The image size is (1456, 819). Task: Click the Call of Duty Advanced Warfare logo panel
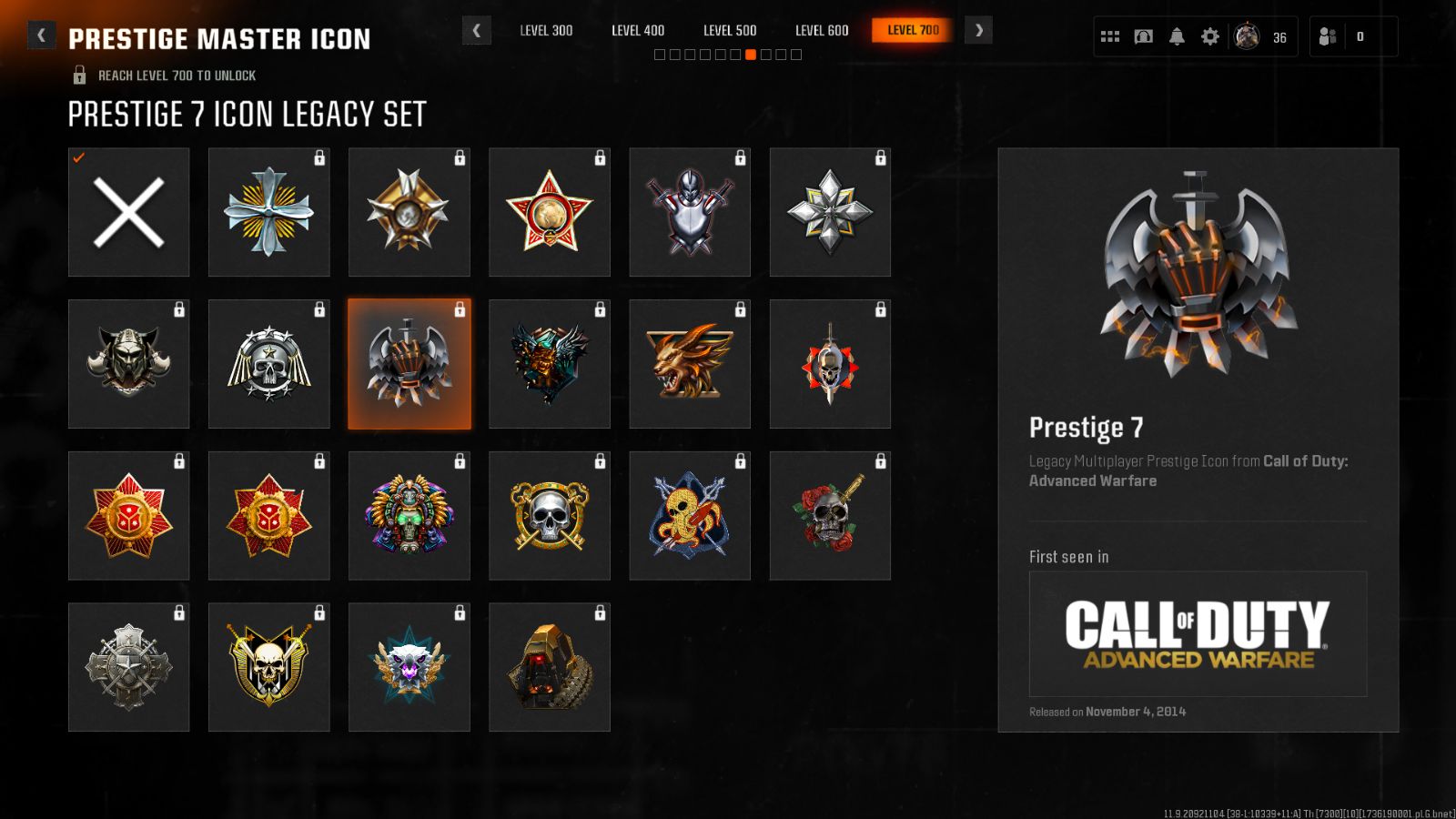[x=1197, y=635]
